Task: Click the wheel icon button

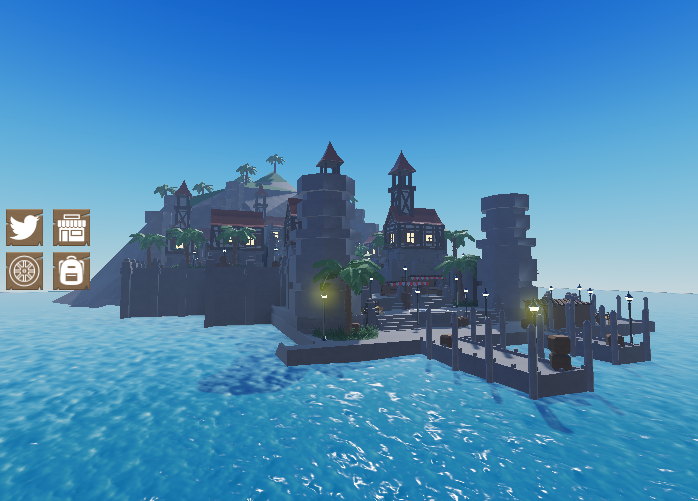Action: click(24, 271)
